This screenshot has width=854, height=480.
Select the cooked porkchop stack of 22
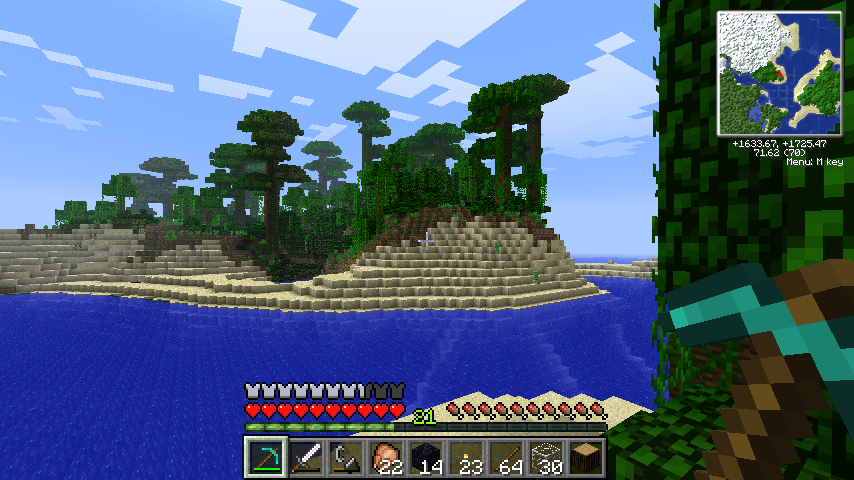point(386,458)
